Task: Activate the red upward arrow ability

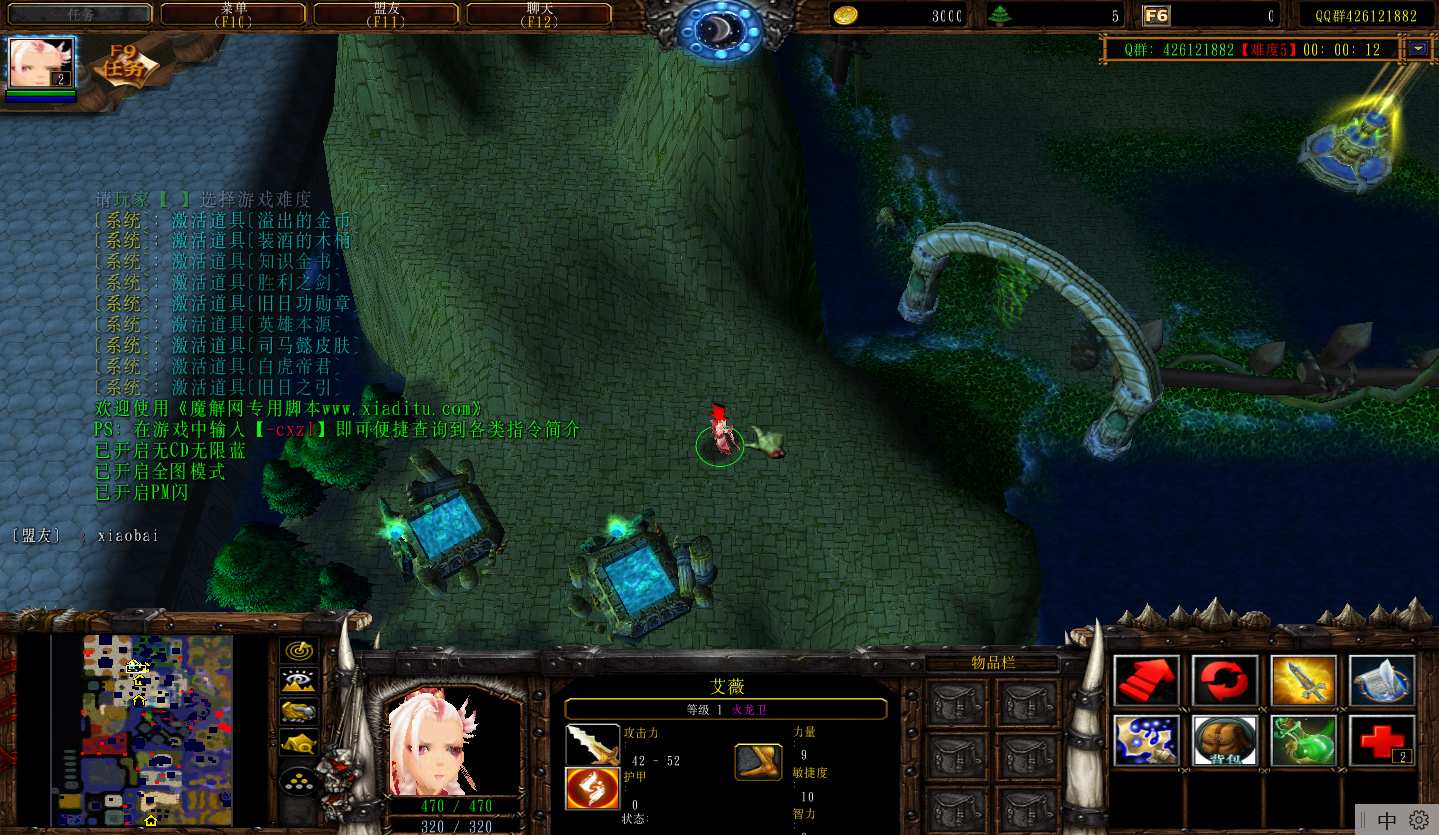Action: [1146, 681]
